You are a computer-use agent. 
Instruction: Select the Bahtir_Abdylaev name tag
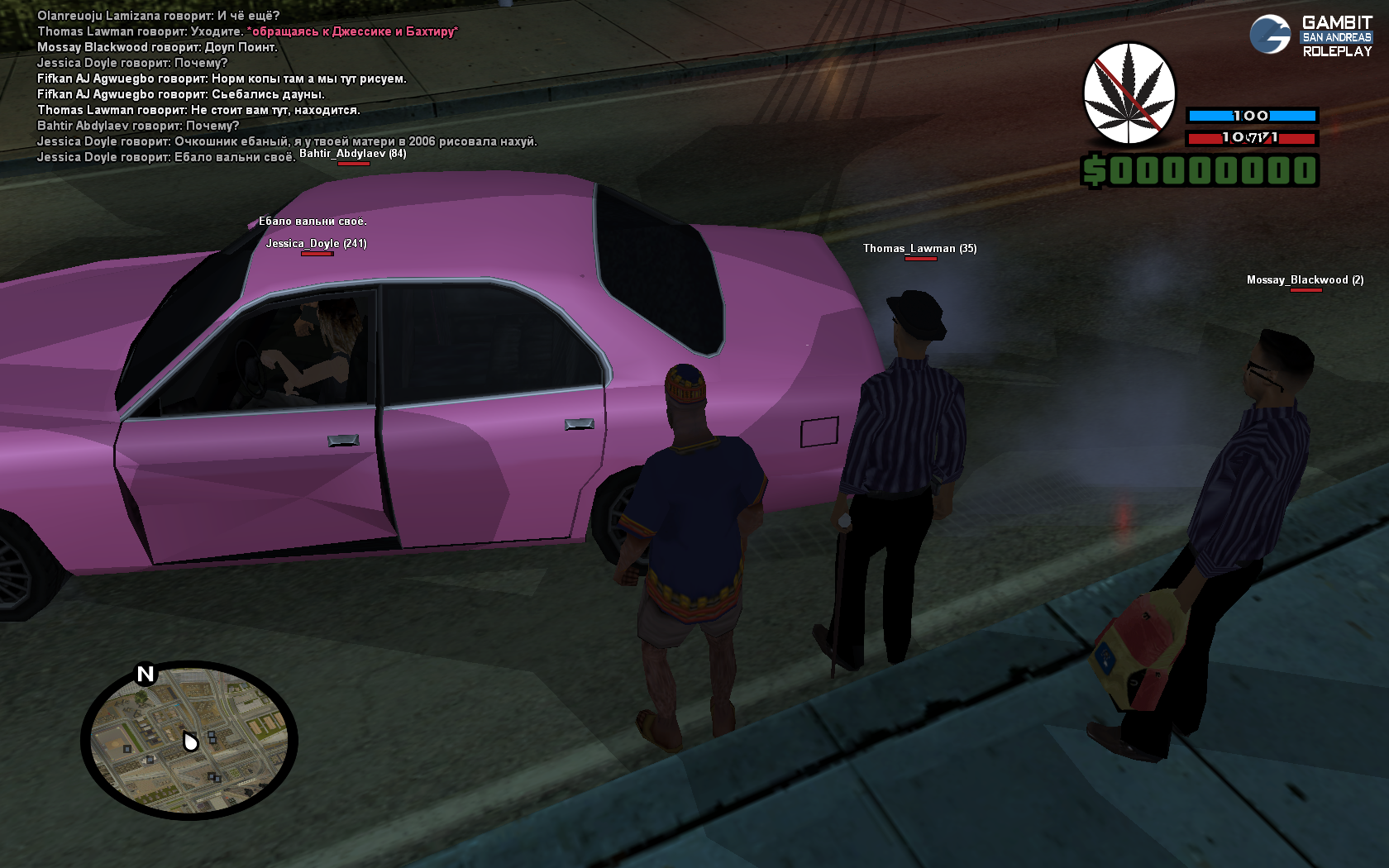[352, 153]
